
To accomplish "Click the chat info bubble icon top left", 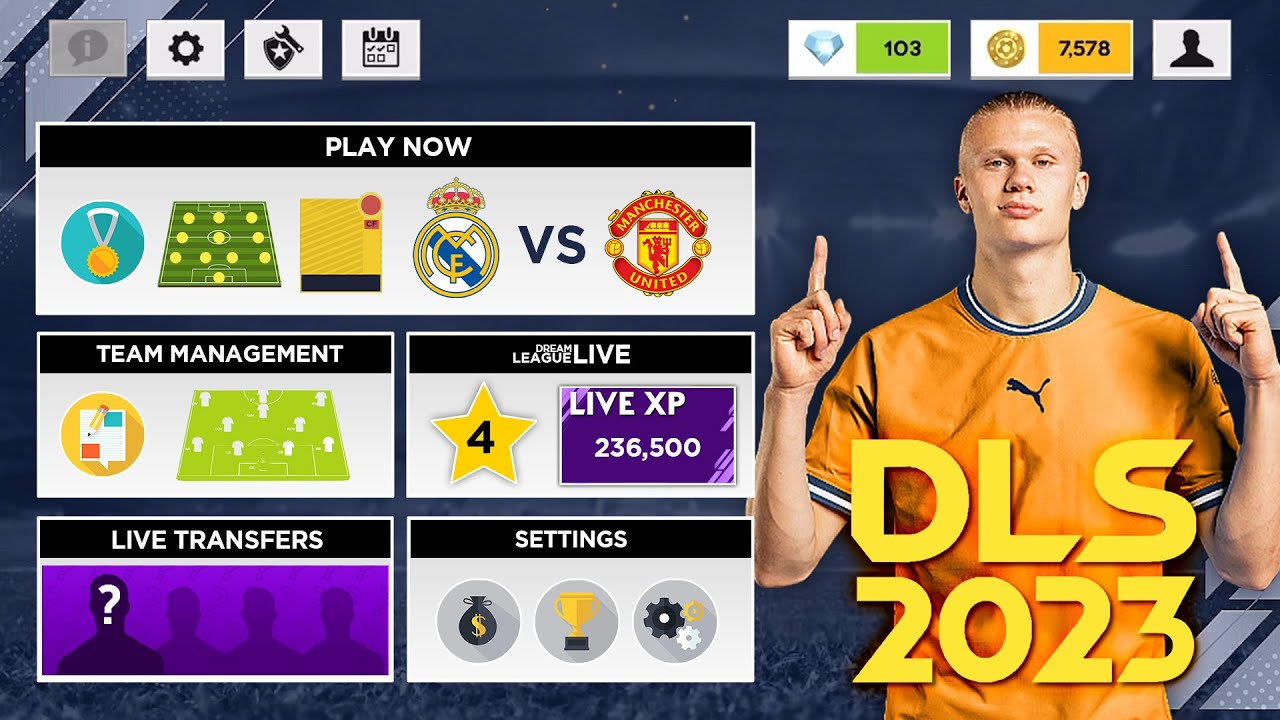I will (85, 48).
